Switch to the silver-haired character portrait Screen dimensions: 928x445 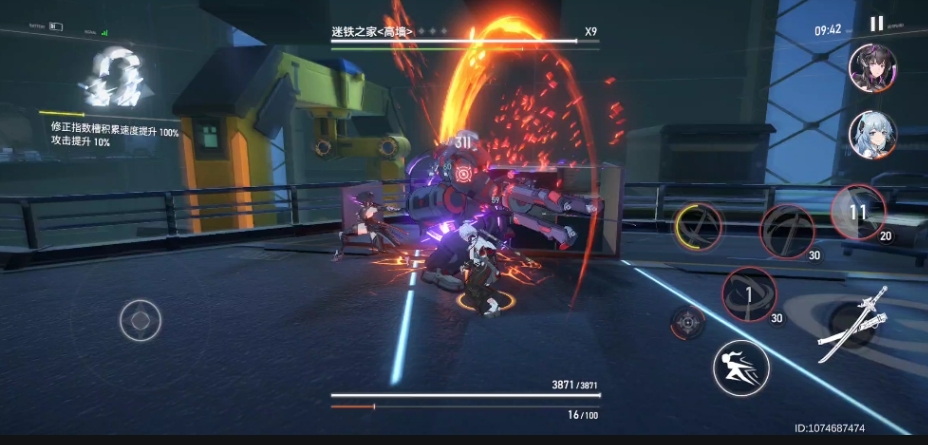point(872,133)
